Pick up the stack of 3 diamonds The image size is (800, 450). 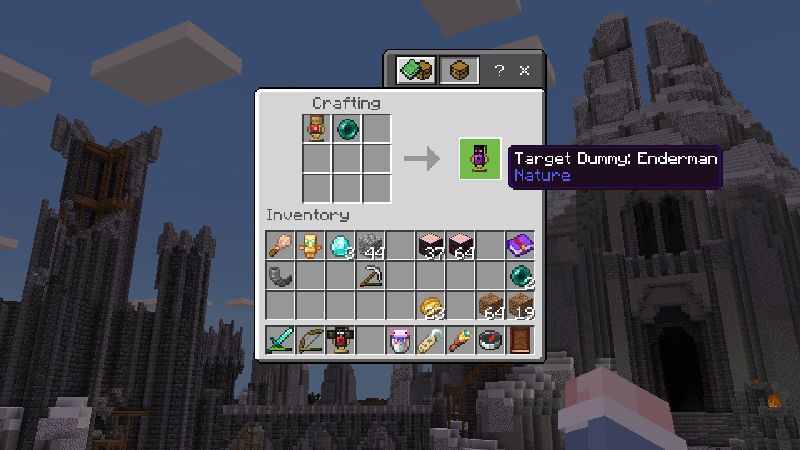coord(341,245)
